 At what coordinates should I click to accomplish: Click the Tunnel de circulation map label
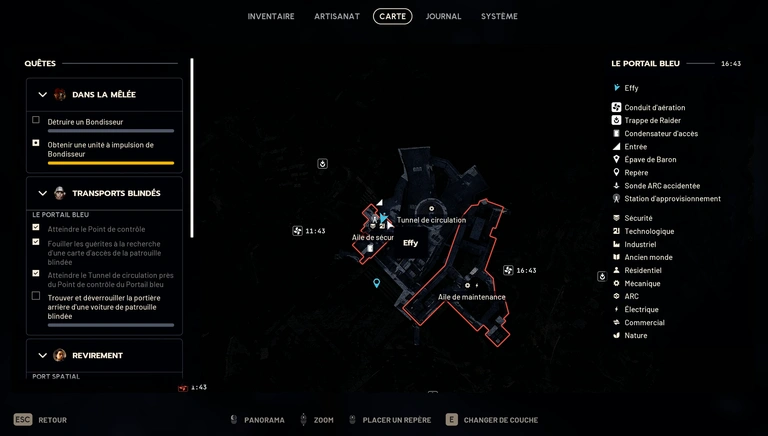431,220
